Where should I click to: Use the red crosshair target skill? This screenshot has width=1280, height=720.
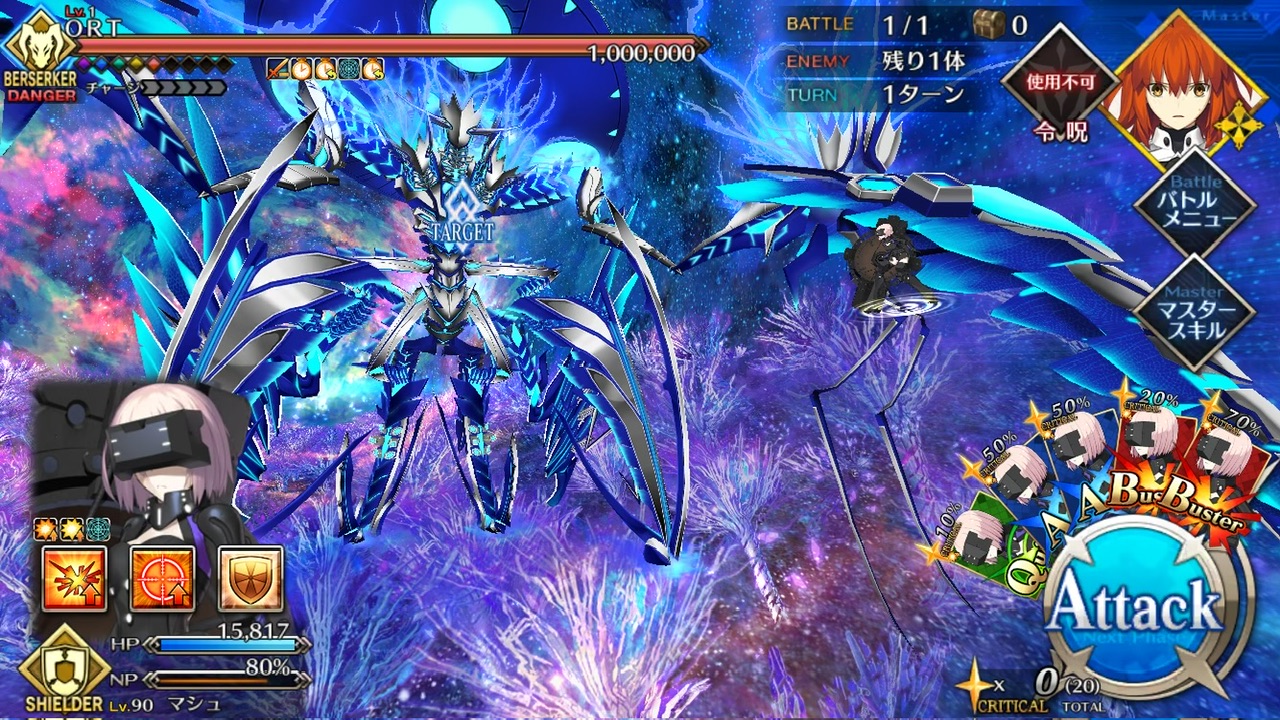[162, 579]
